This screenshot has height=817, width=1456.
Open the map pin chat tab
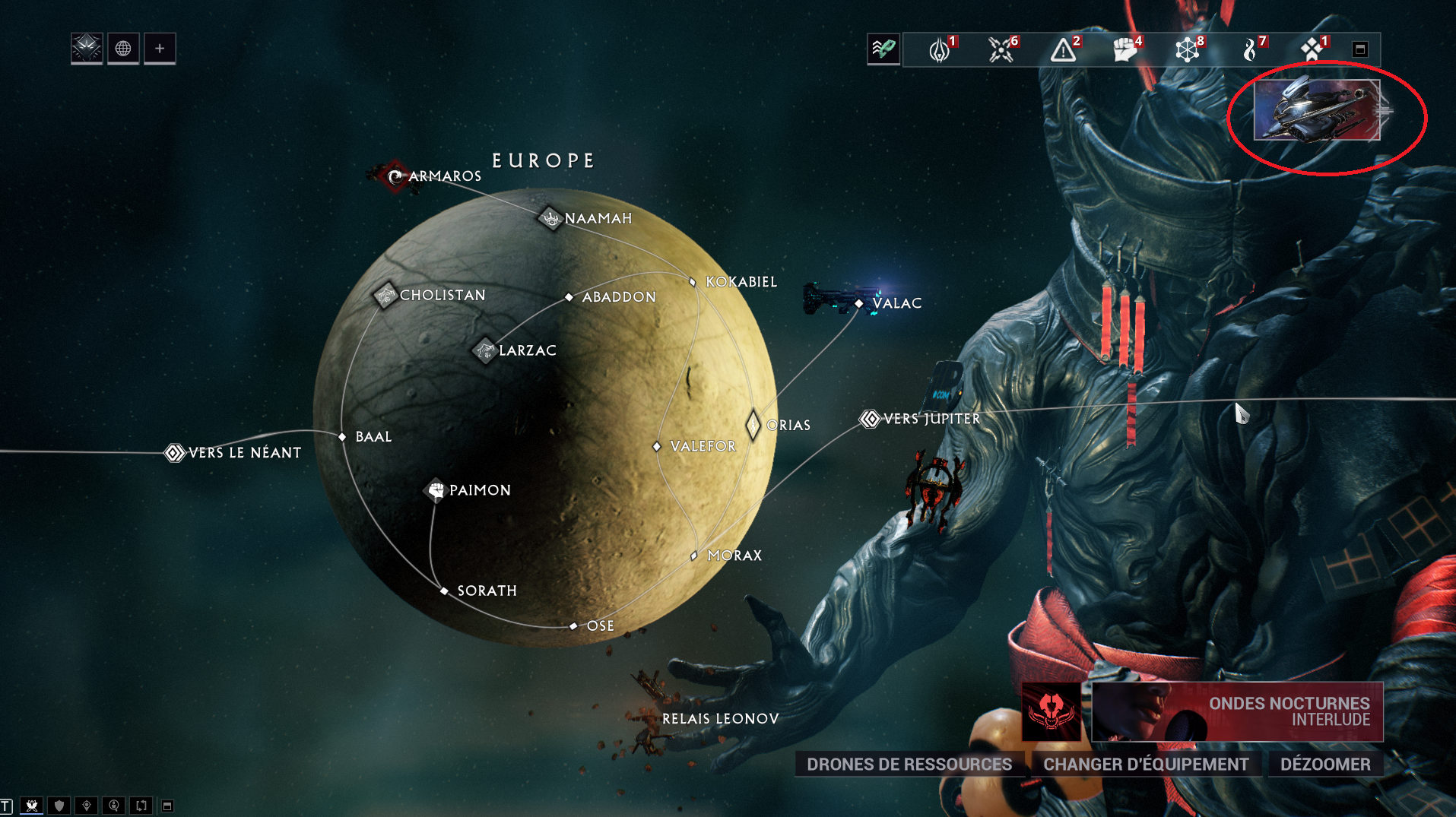click(87, 806)
